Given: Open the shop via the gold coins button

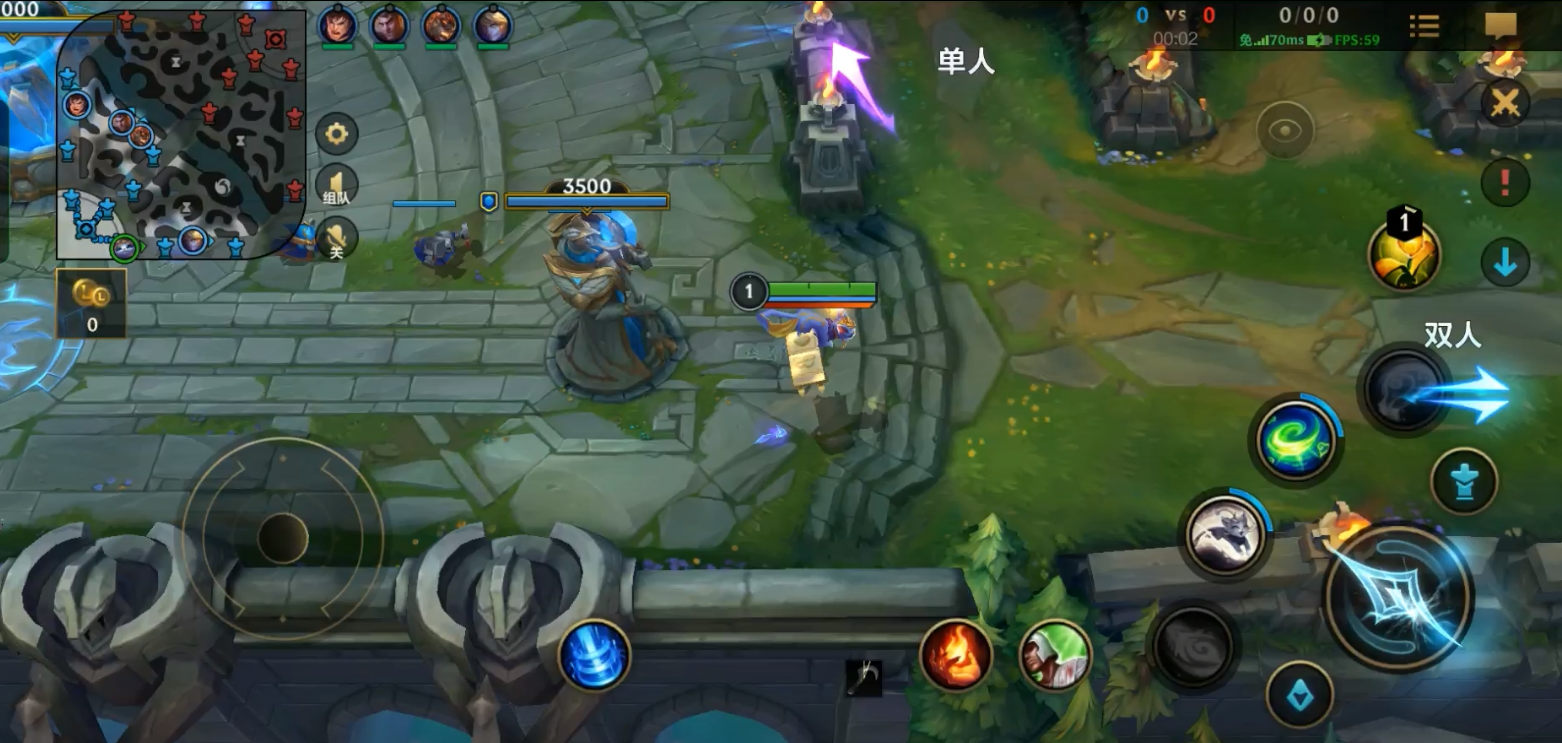Looking at the screenshot, I should [91, 303].
